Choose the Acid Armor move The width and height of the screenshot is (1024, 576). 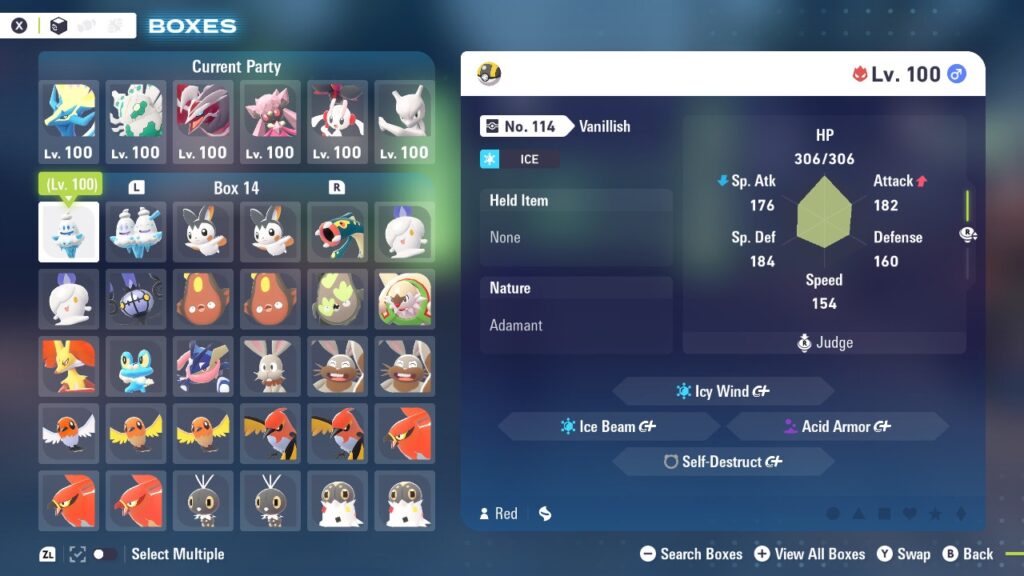point(837,427)
